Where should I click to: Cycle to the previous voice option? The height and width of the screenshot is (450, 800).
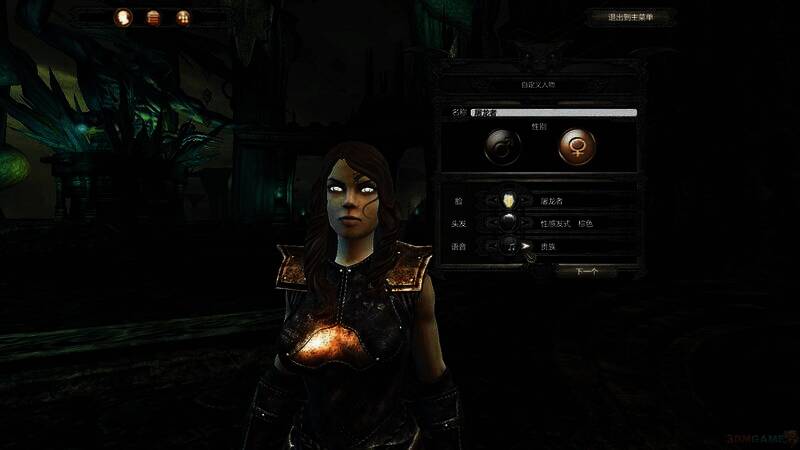(x=491, y=244)
